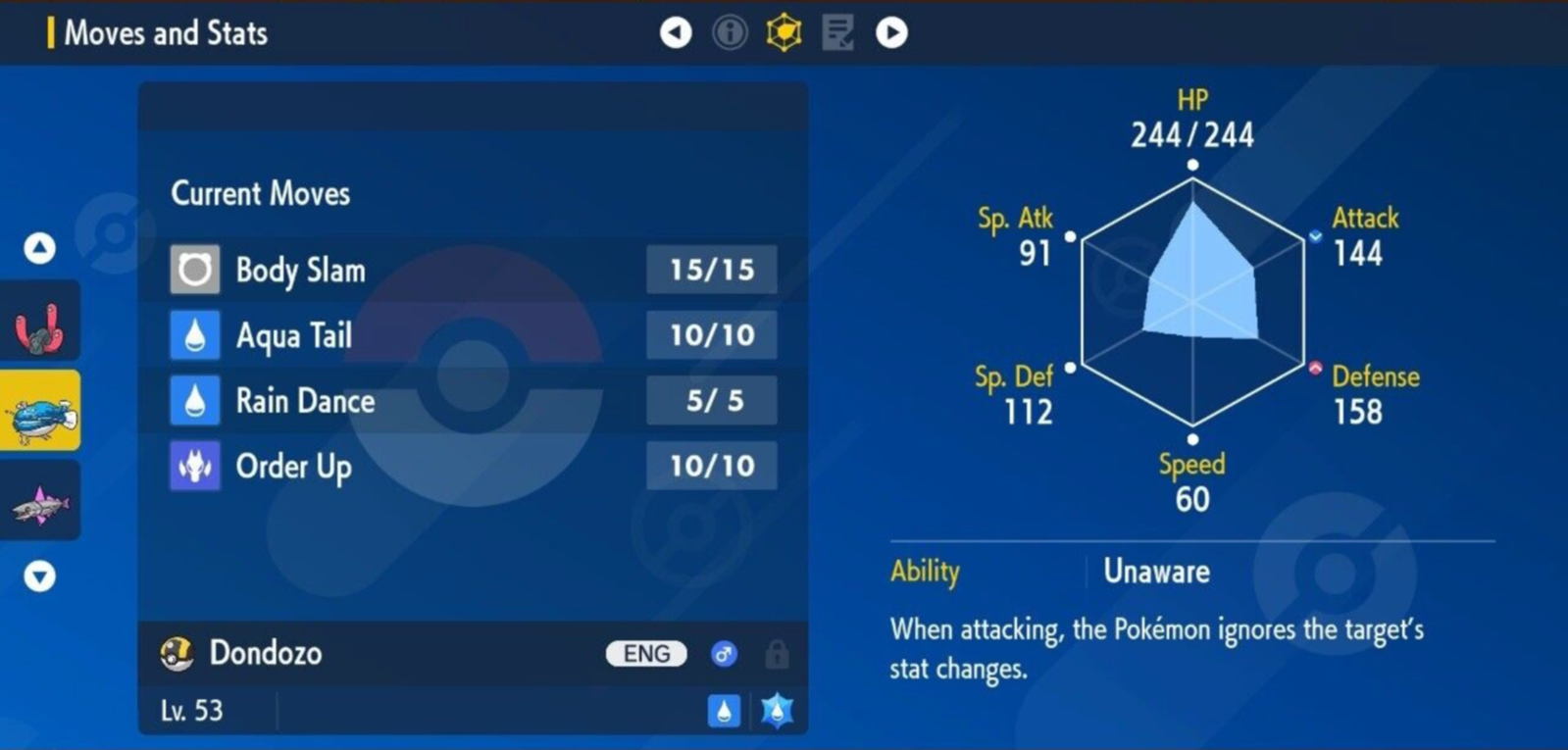The image size is (1568, 750).
Task: Select the Dondozo party thumbnail
Action: click(x=40, y=412)
